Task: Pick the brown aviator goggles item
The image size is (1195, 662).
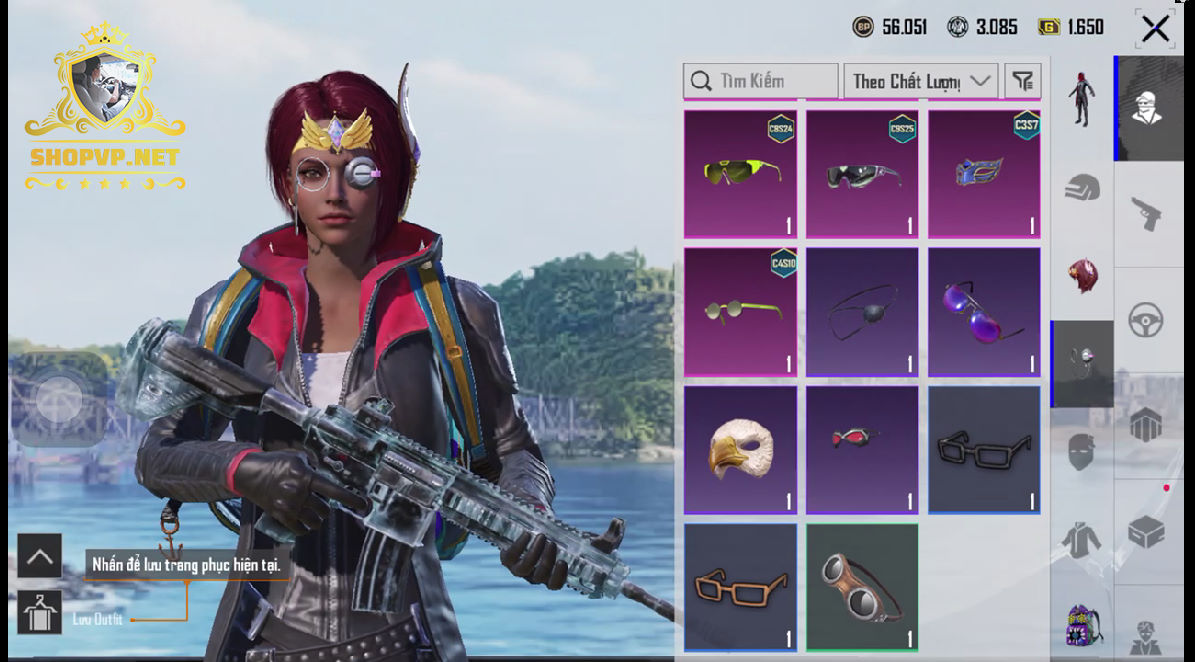Action: pos(862,587)
